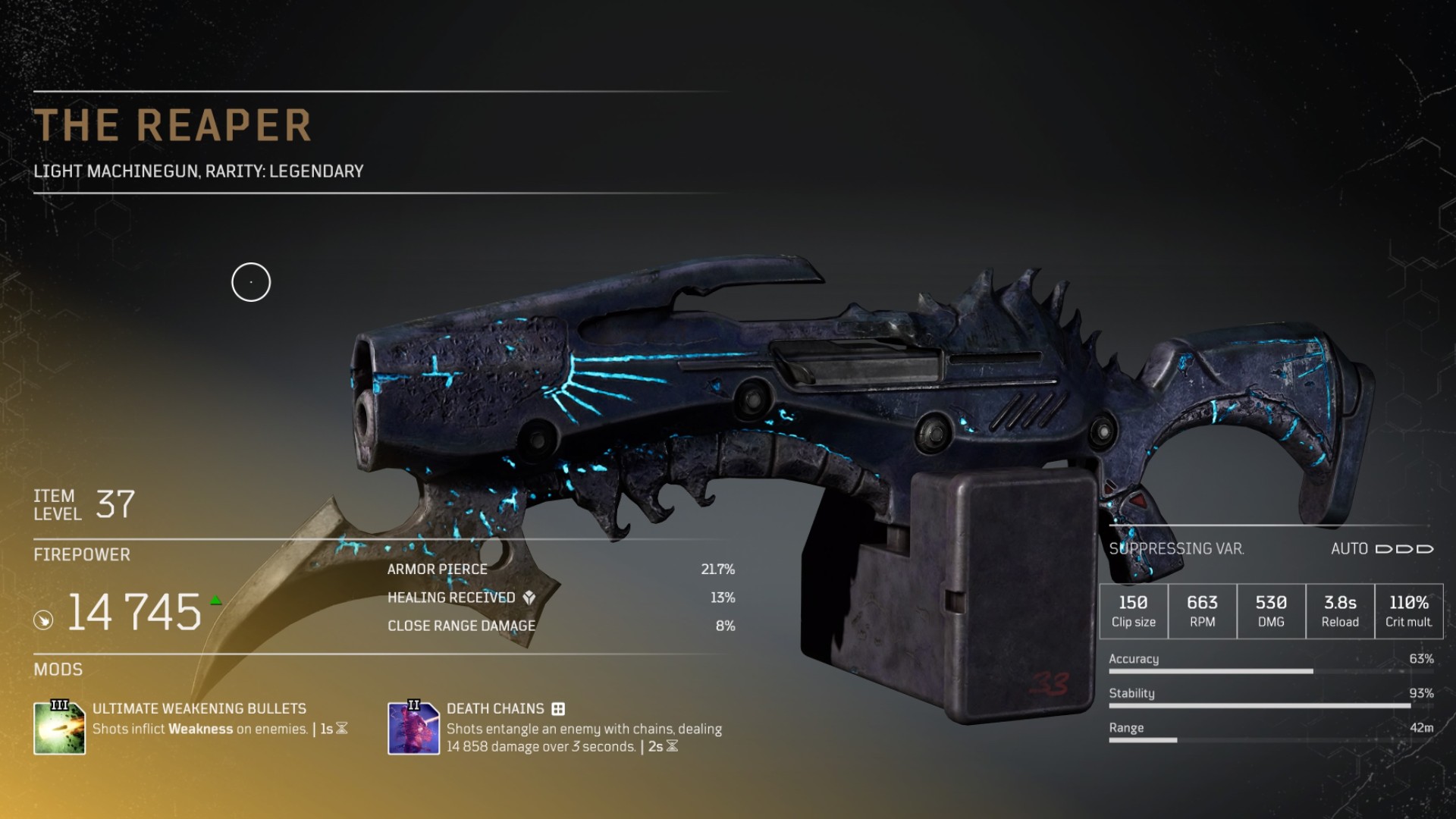Select the Ultimate Weakening Bullets mod icon
Image resolution: width=1456 pixels, height=819 pixels.
(59, 728)
